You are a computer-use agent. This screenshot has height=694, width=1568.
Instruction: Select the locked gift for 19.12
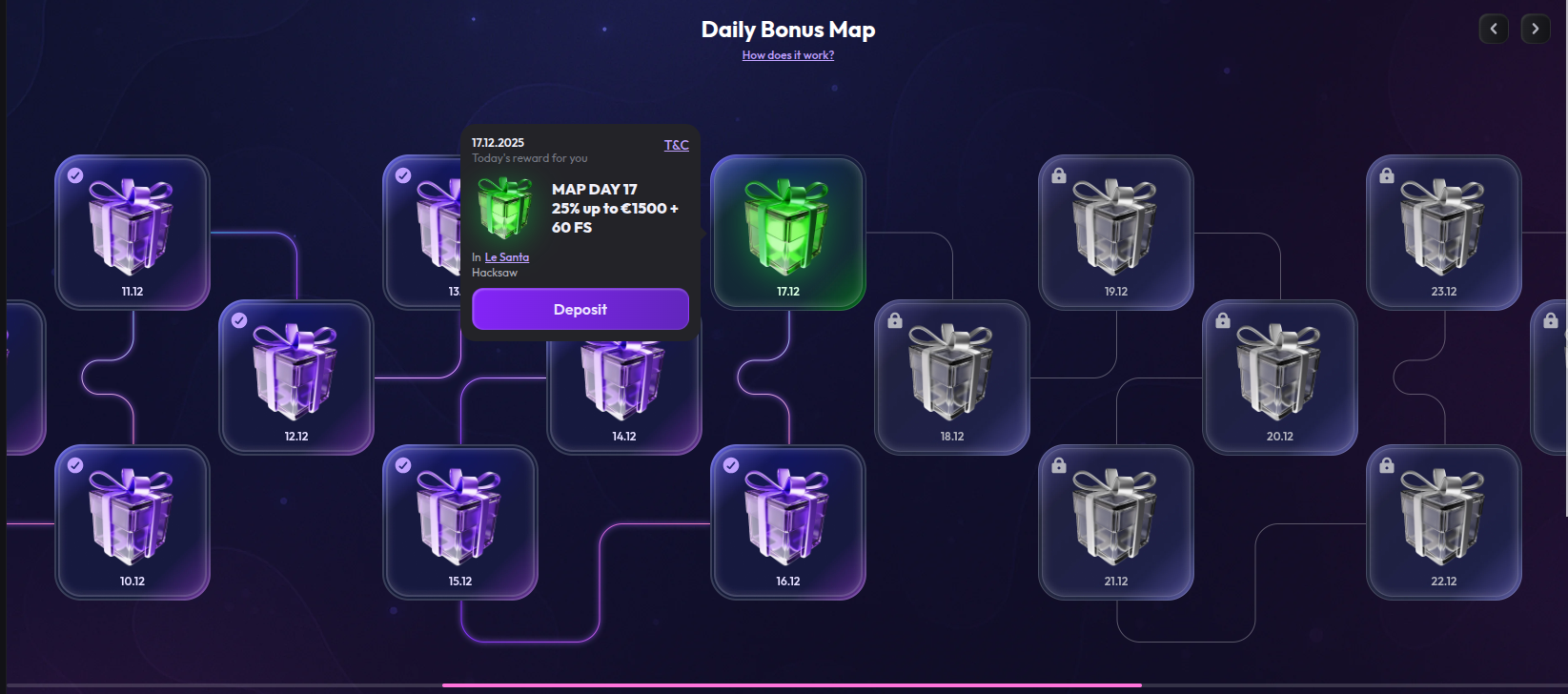coord(1115,233)
